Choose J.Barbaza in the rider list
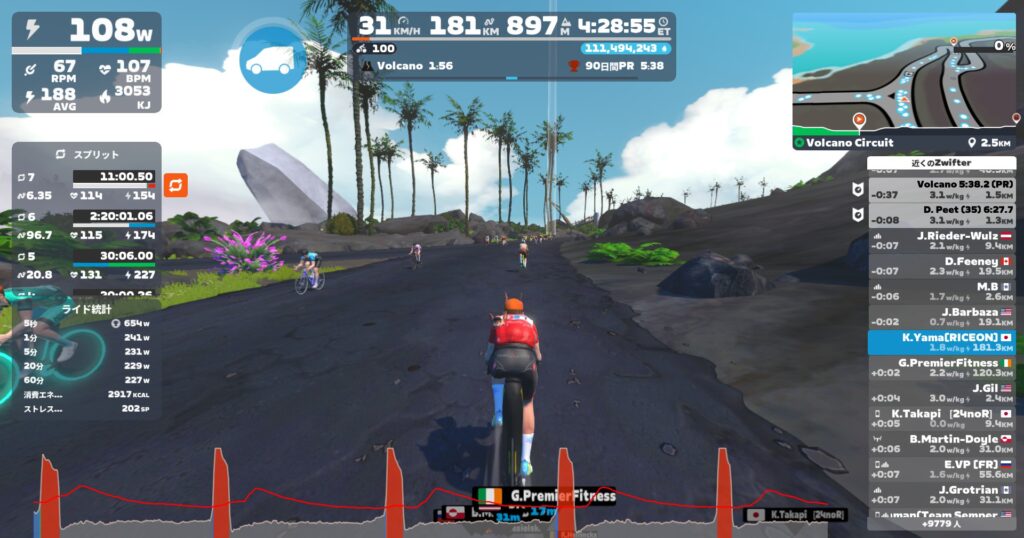Image resolution: width=1024 pixels, height=538 pixels. 940,317
